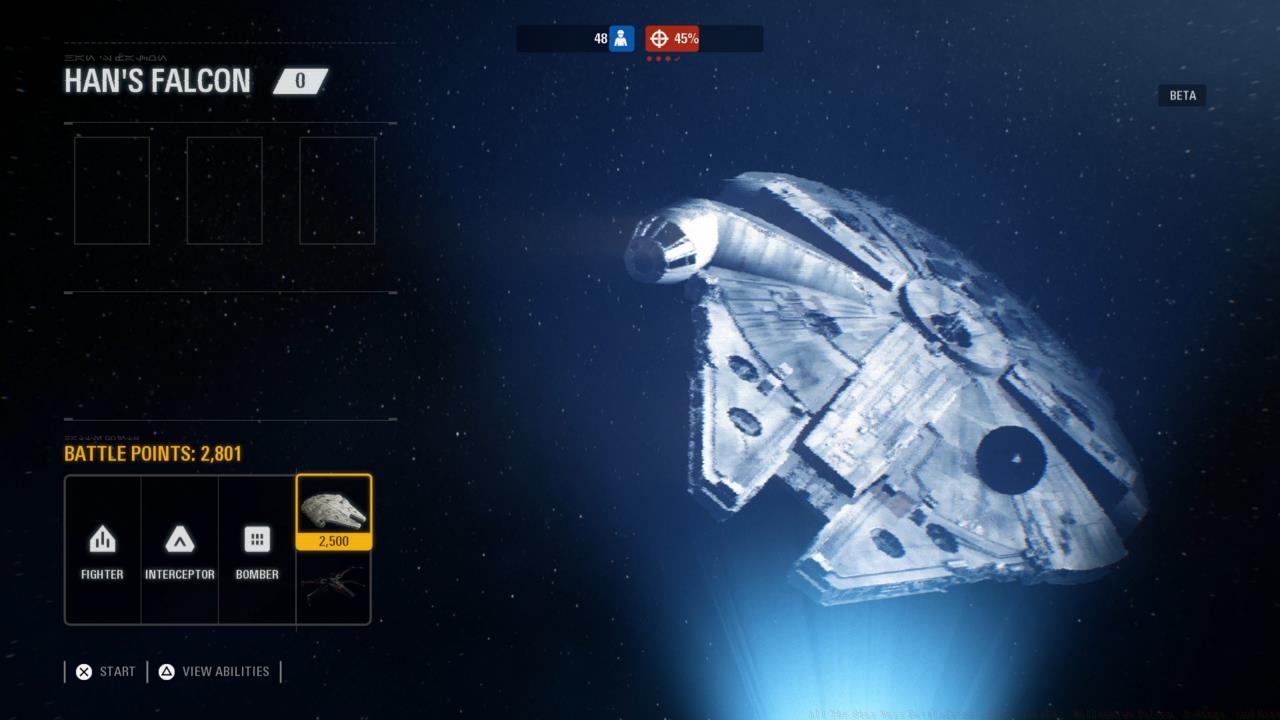1280x720 pixels.
Task: Click the second empty star card slot
Action: point(224,190)
